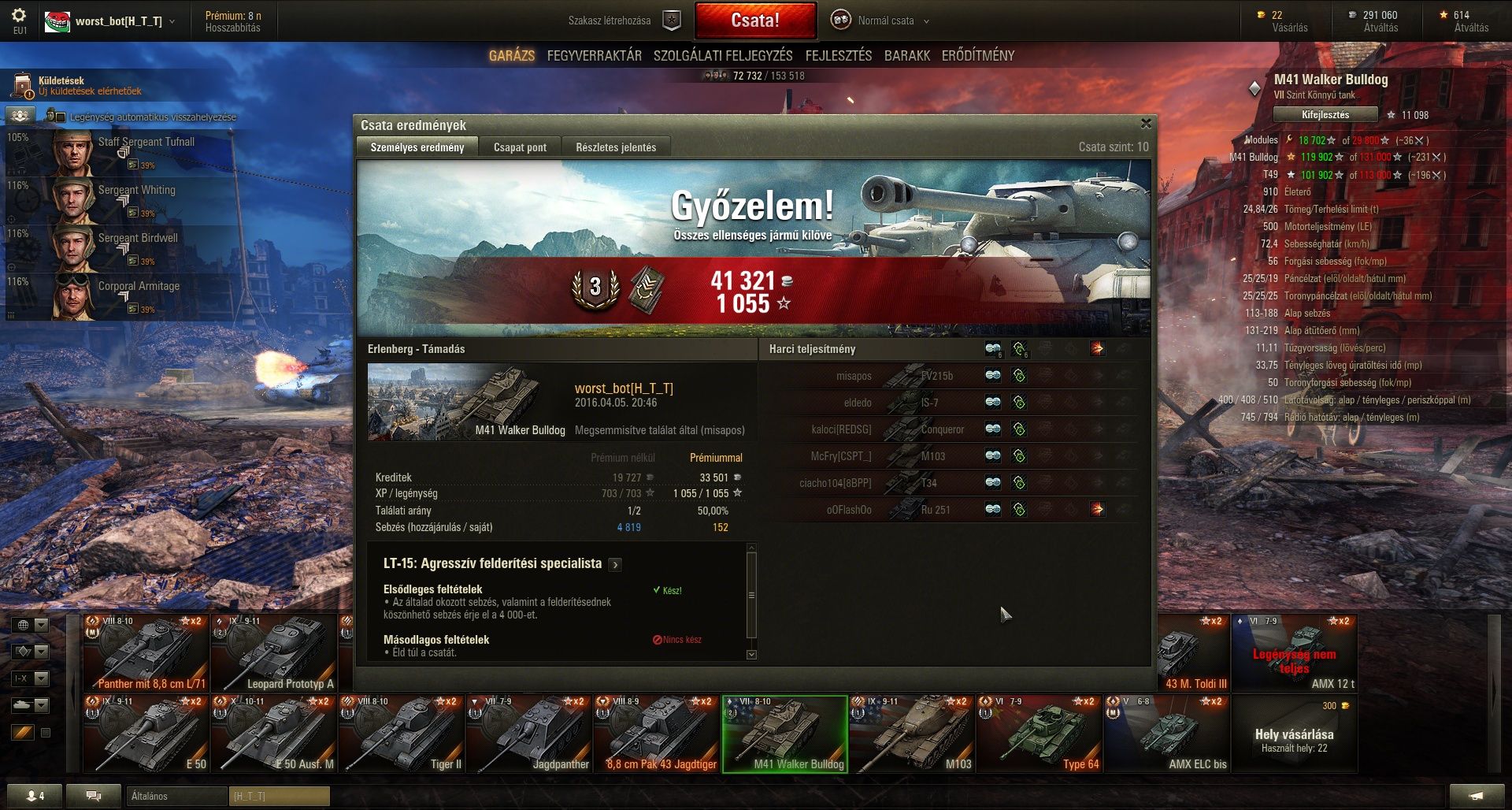Go to the FEJLESZTÉS screen
The image size is (1512, 810).
(838, 56)
